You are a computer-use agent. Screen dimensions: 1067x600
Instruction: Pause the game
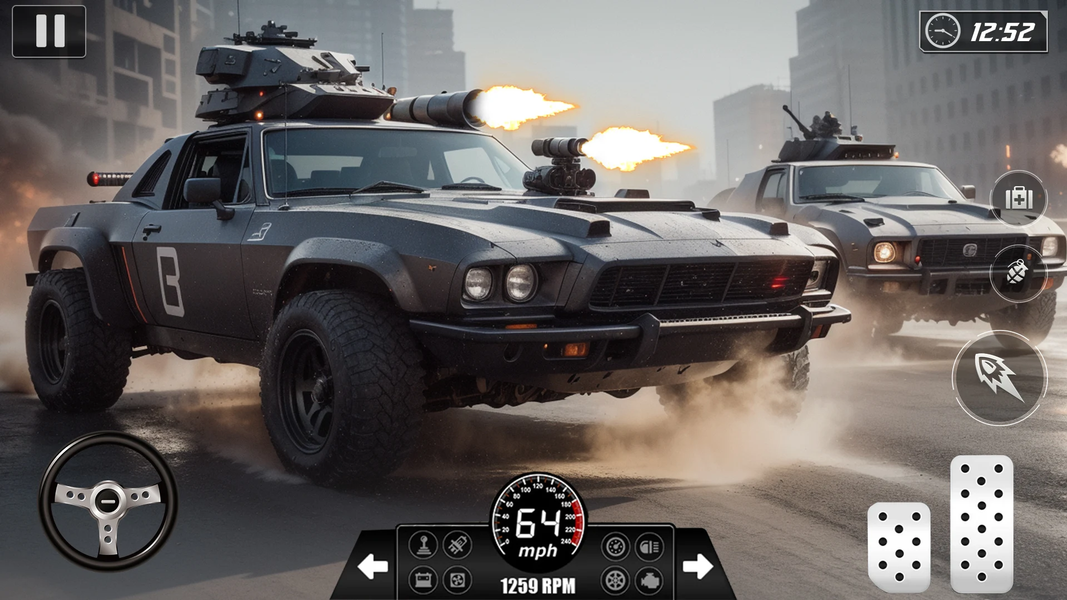coord(48,31)
